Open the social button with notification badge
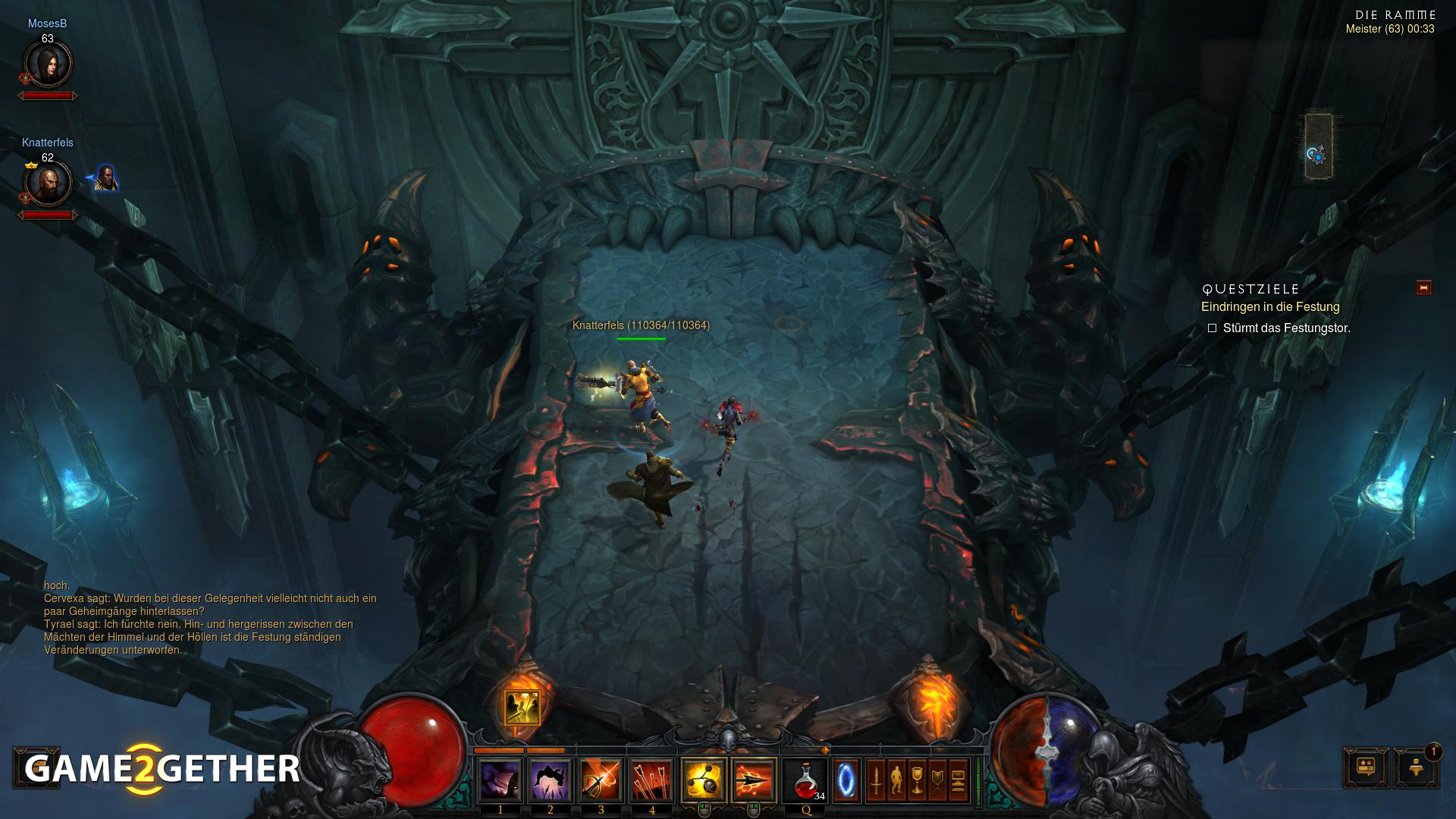 coord(1415,767)
